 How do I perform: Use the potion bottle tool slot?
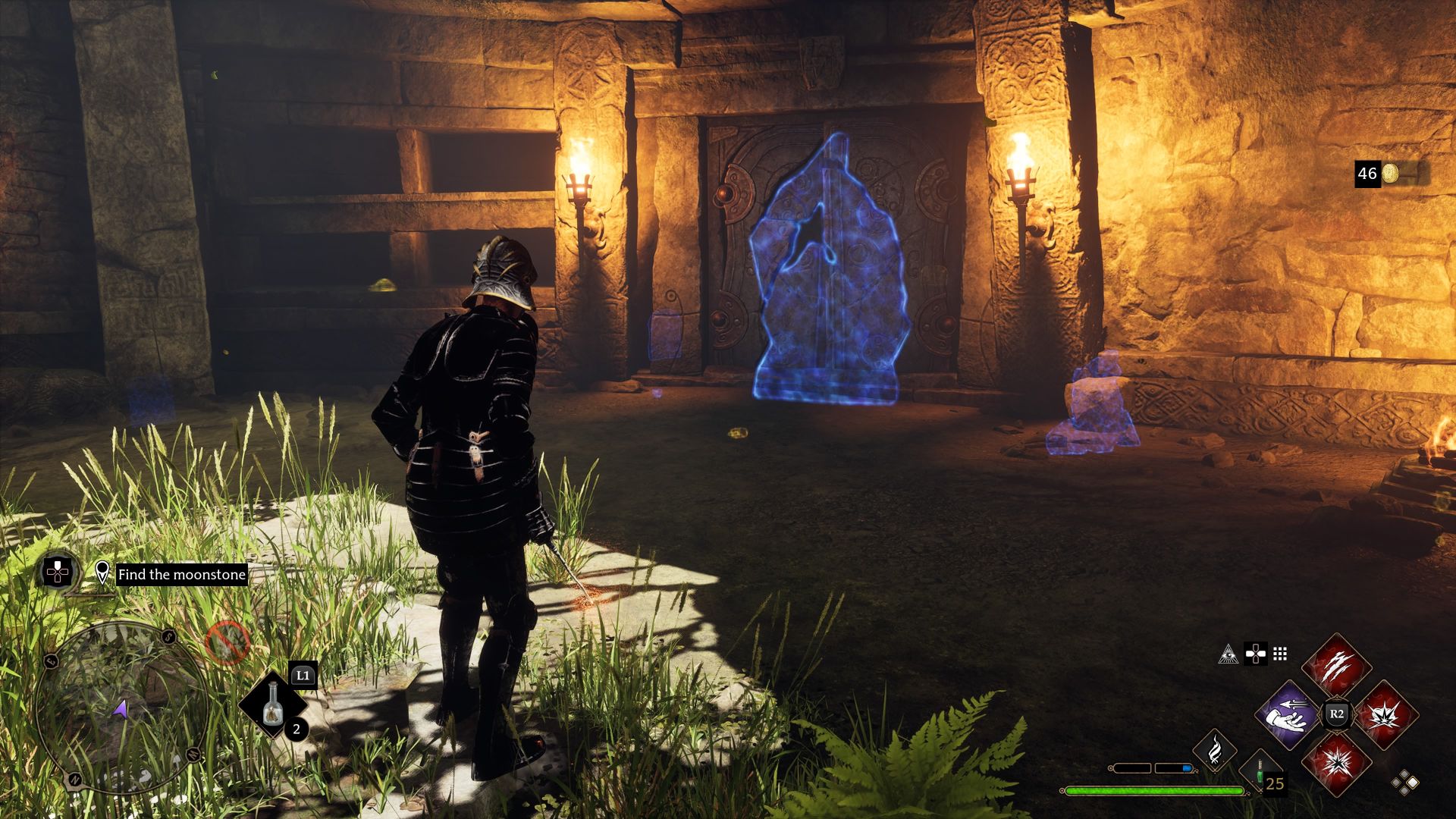coord(273,705)
